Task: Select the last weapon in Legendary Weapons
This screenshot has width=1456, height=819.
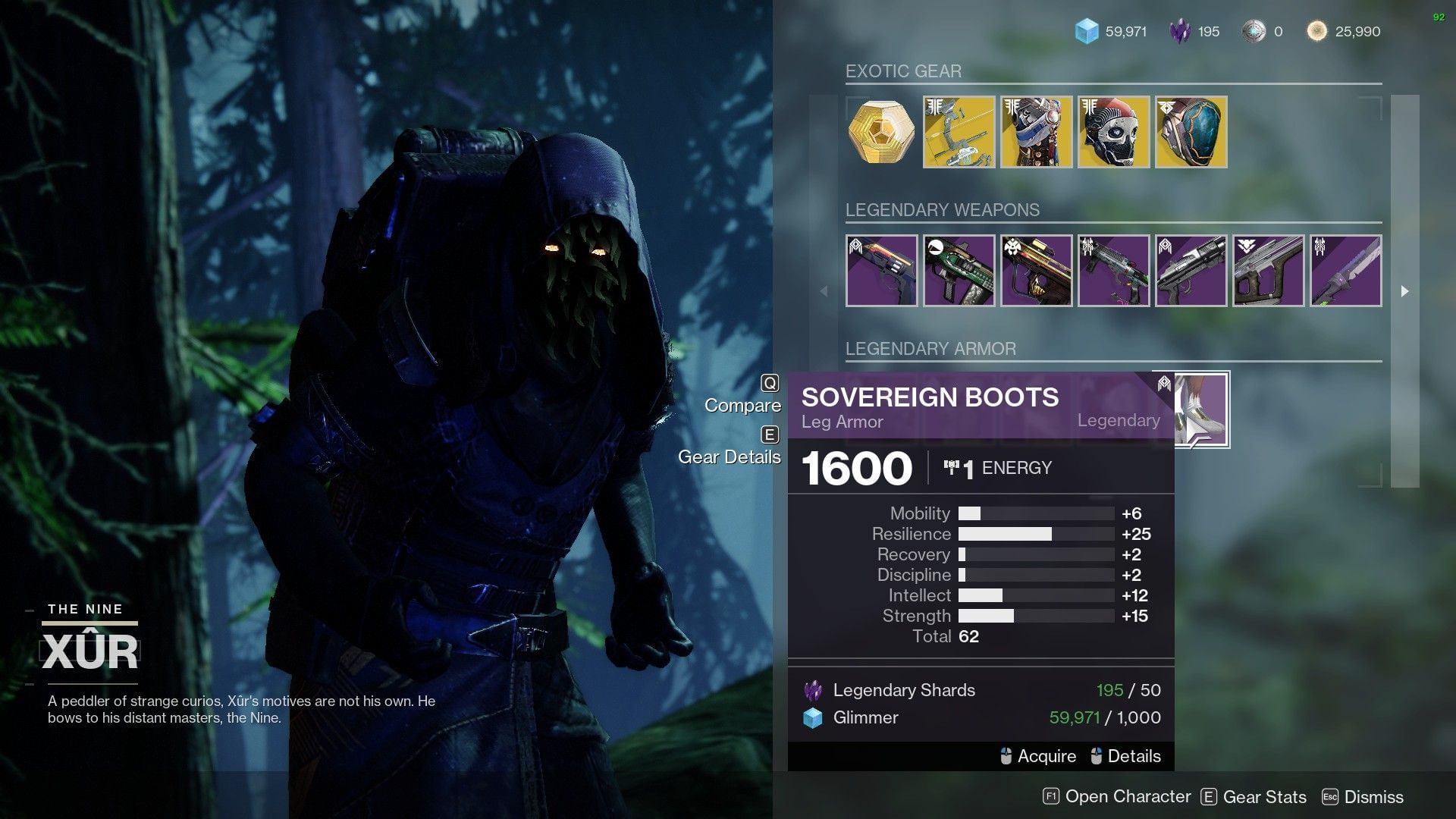Action: coord(1345,270)
